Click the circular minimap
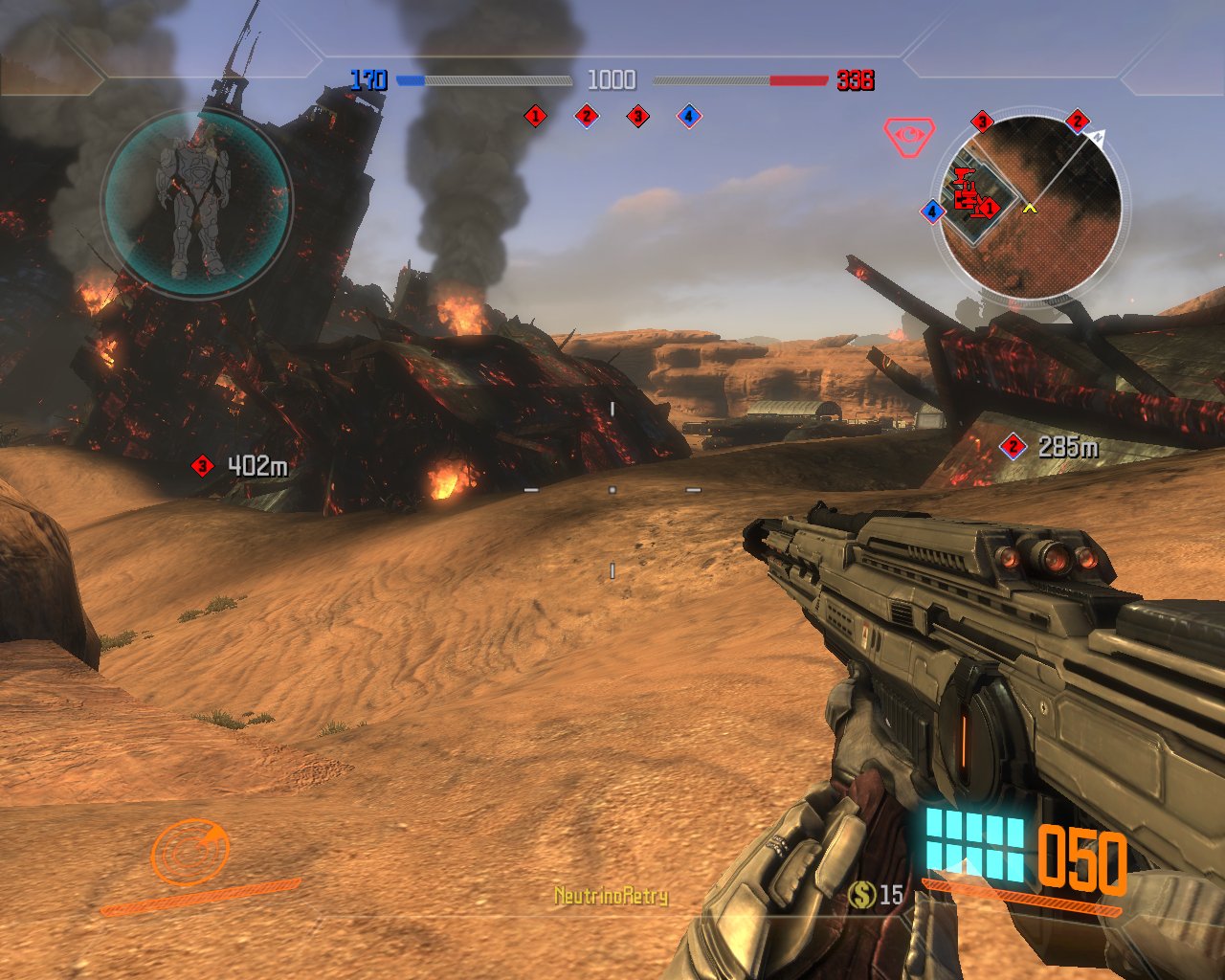This screenshot has width=1225, height=980. click(x=1032, y=208)
